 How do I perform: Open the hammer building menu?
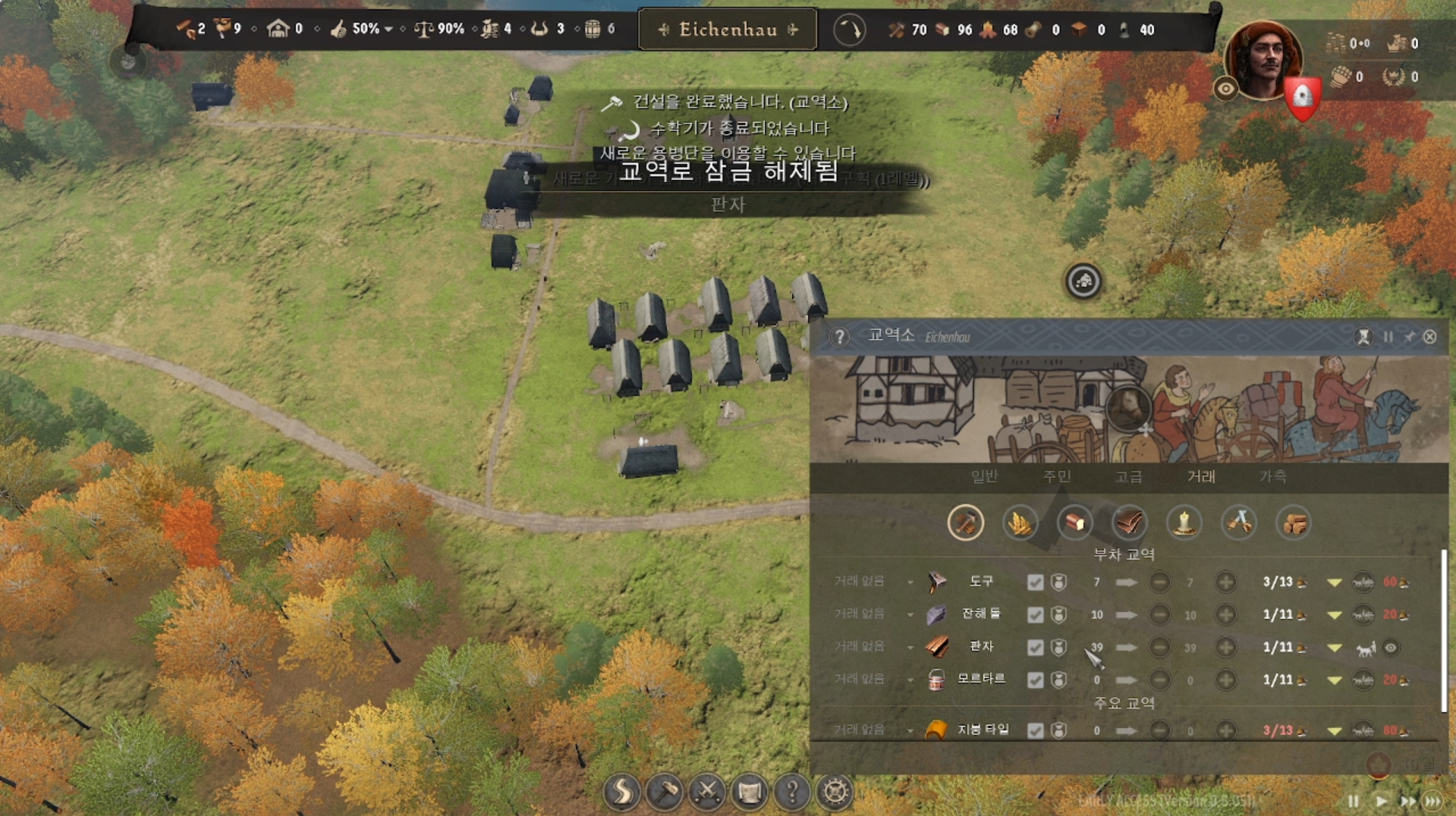click(665, 792)
